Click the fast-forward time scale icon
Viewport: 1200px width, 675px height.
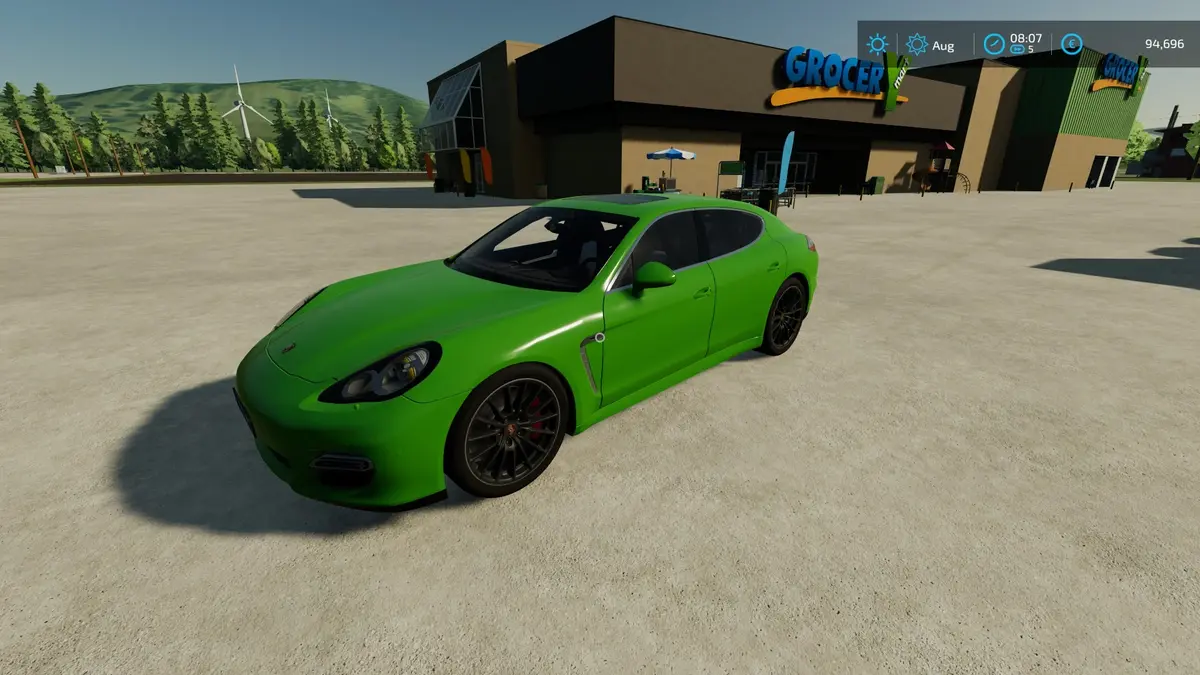[x=1017, y=49]
